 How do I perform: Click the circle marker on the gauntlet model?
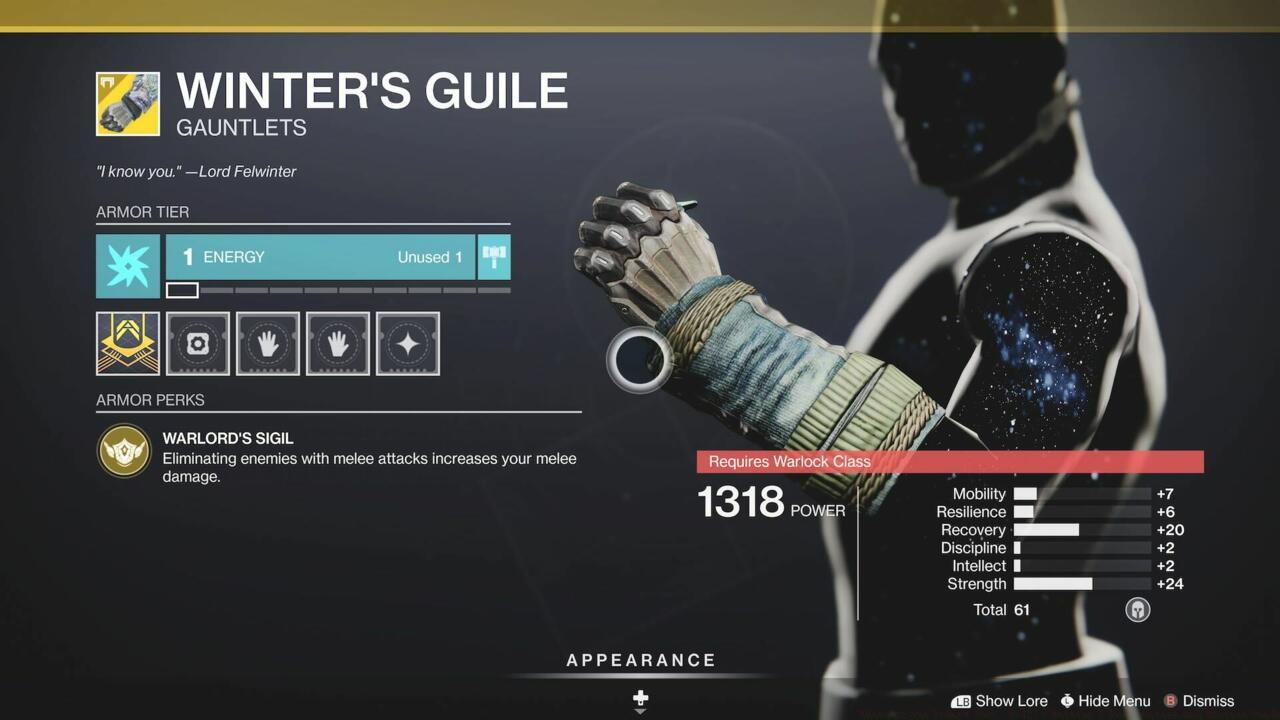pos(638,361)
